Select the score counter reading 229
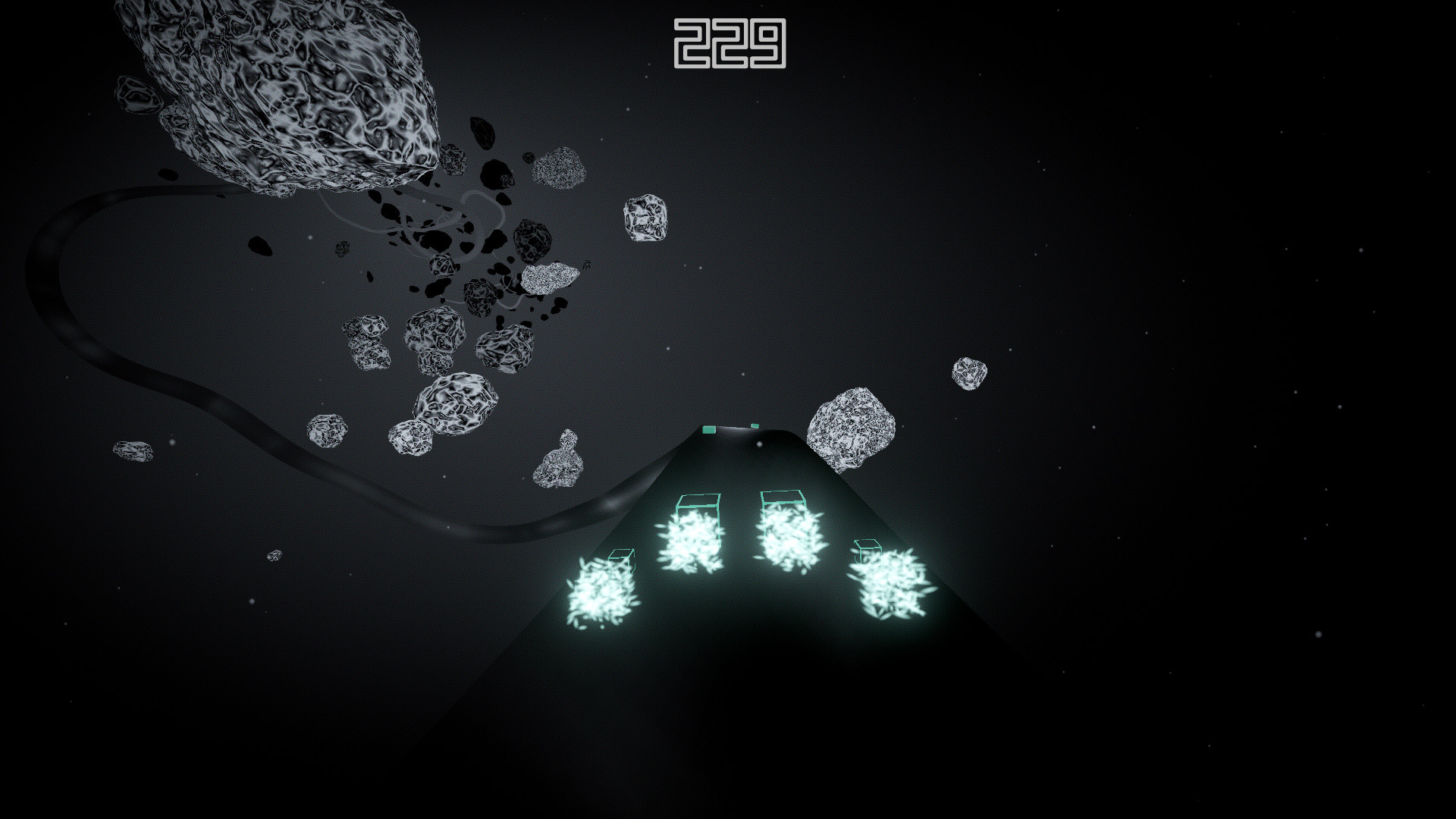 tap(730, 43)
